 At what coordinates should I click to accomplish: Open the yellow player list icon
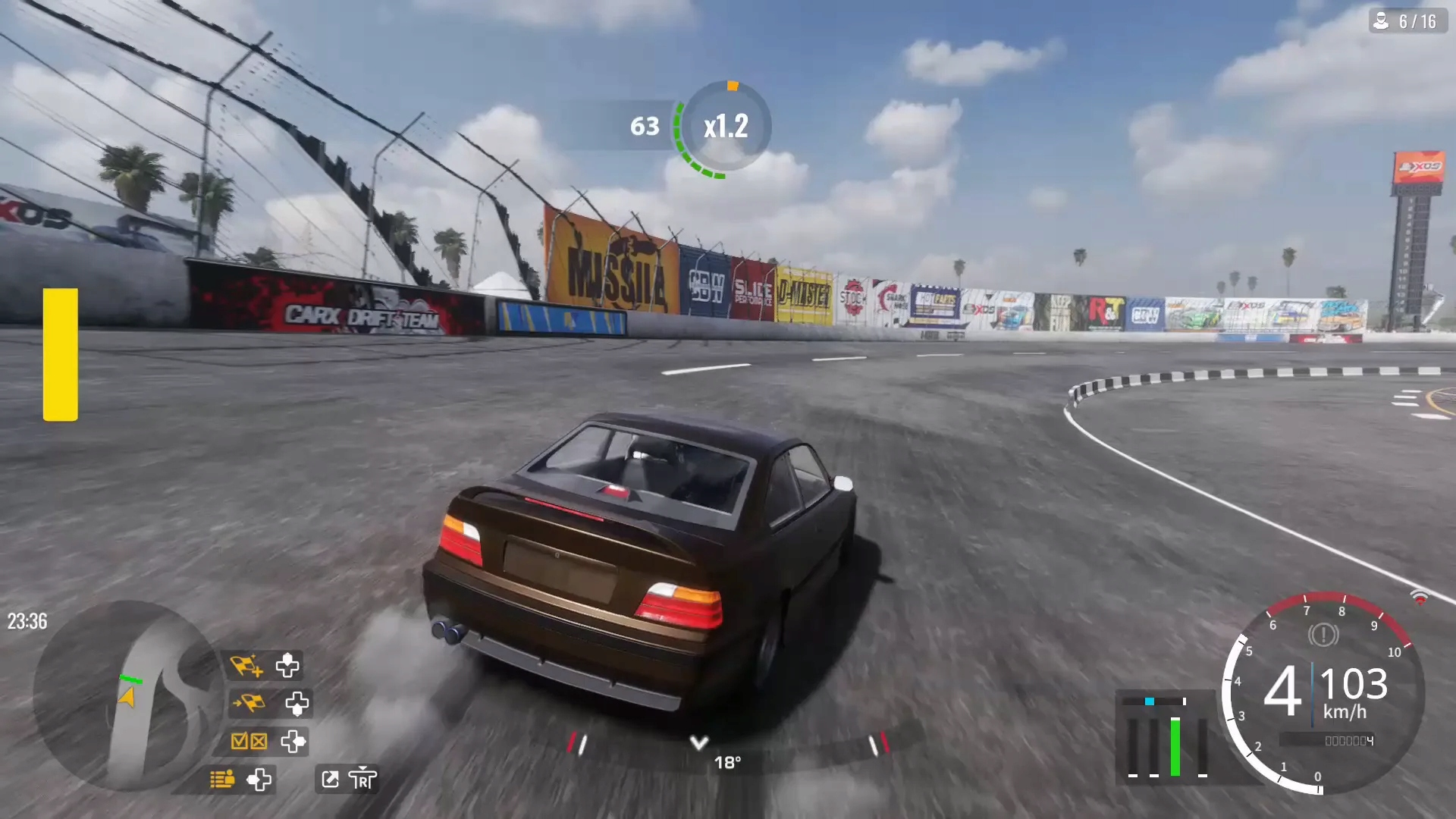[x=222, y=779]
